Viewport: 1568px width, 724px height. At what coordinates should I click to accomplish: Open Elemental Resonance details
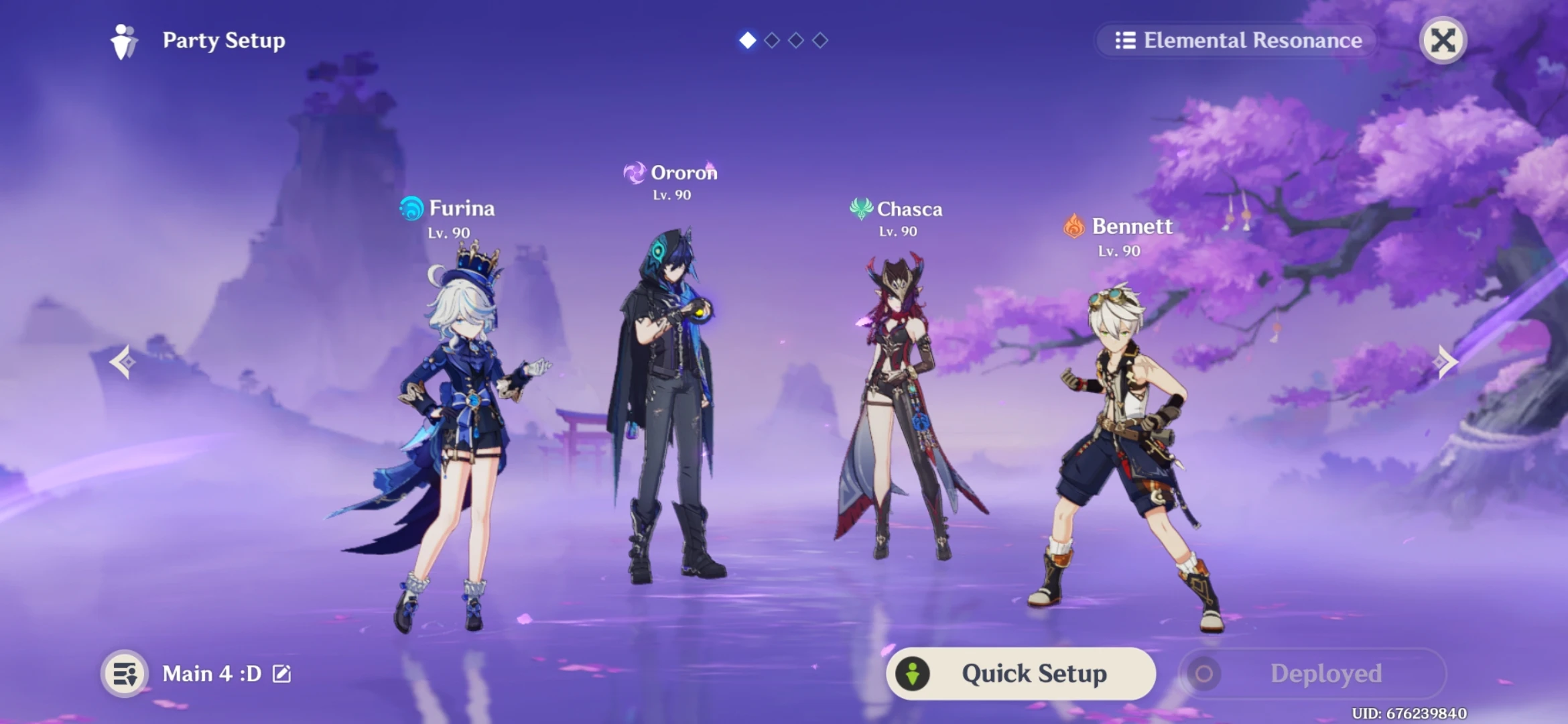click(x=1236, y=41)
